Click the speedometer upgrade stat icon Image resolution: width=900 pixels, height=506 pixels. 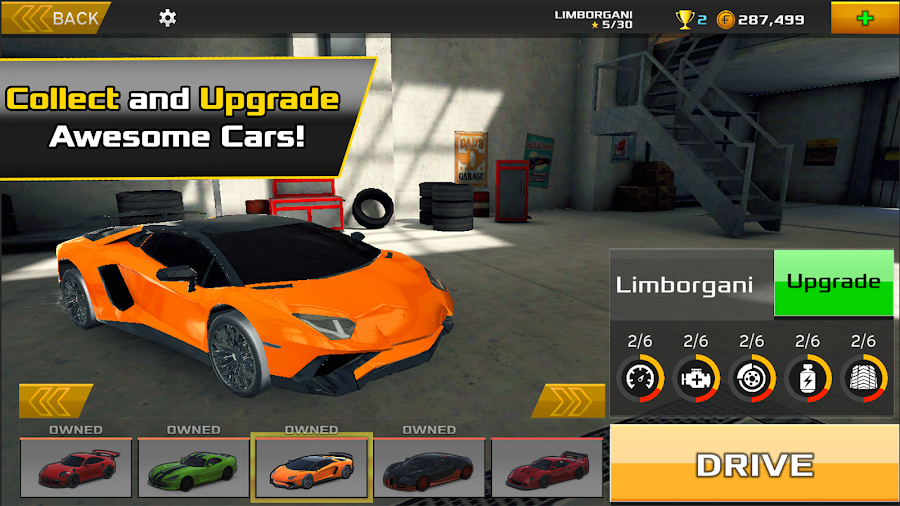click(641, 380)
